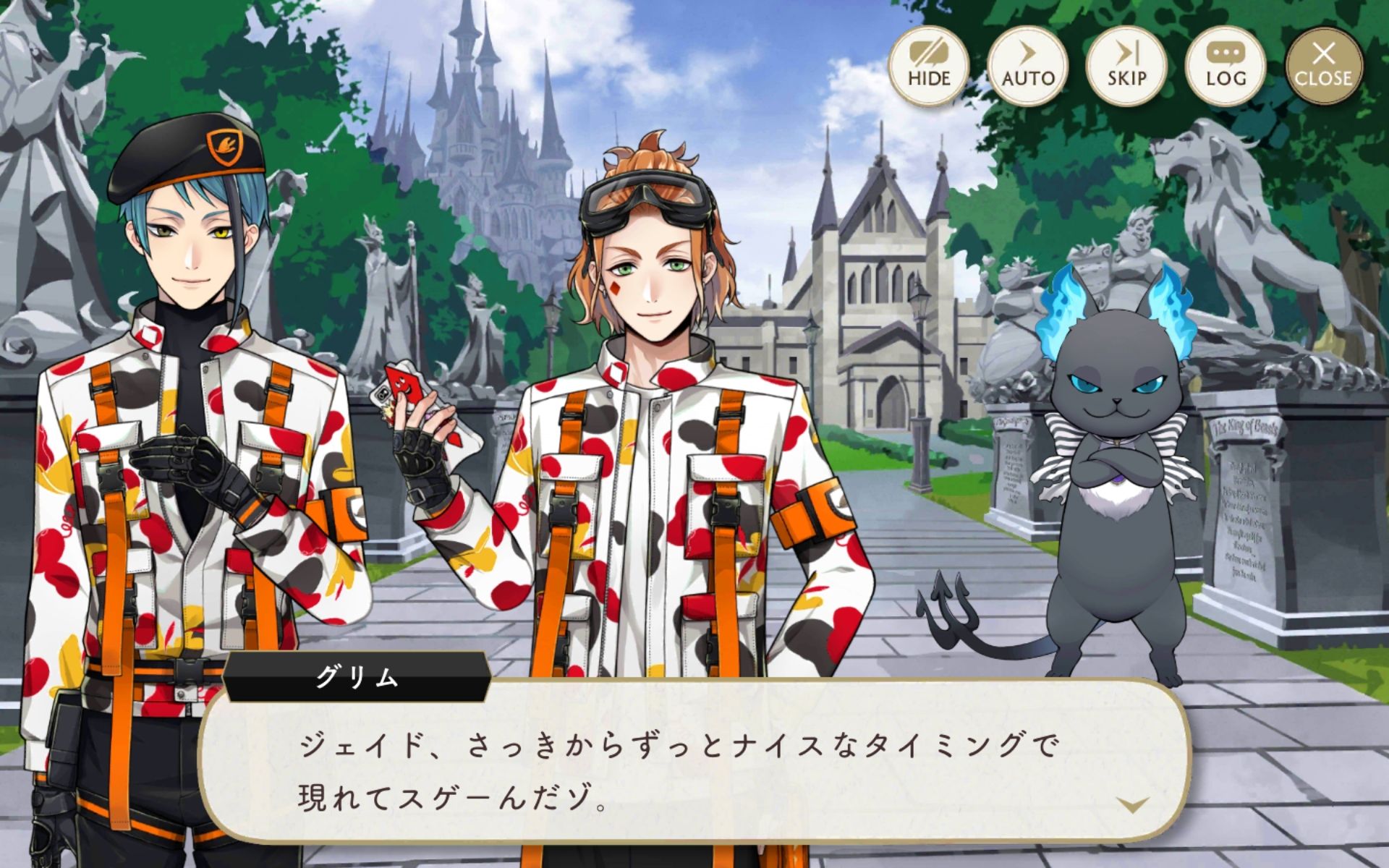Hide the dialogue box with HIDE
1389x868 pixels.
929,66
